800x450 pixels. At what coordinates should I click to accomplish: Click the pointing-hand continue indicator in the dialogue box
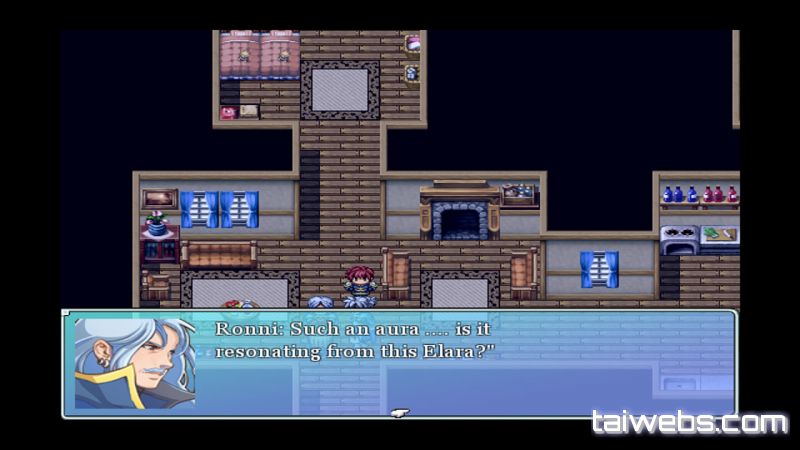coord(399,411)
